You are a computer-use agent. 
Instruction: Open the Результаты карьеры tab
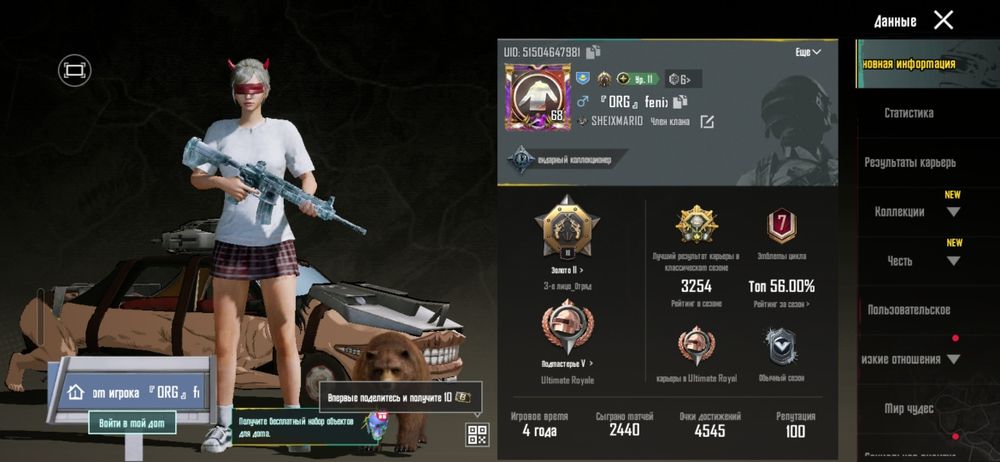[x=910, y=162]
